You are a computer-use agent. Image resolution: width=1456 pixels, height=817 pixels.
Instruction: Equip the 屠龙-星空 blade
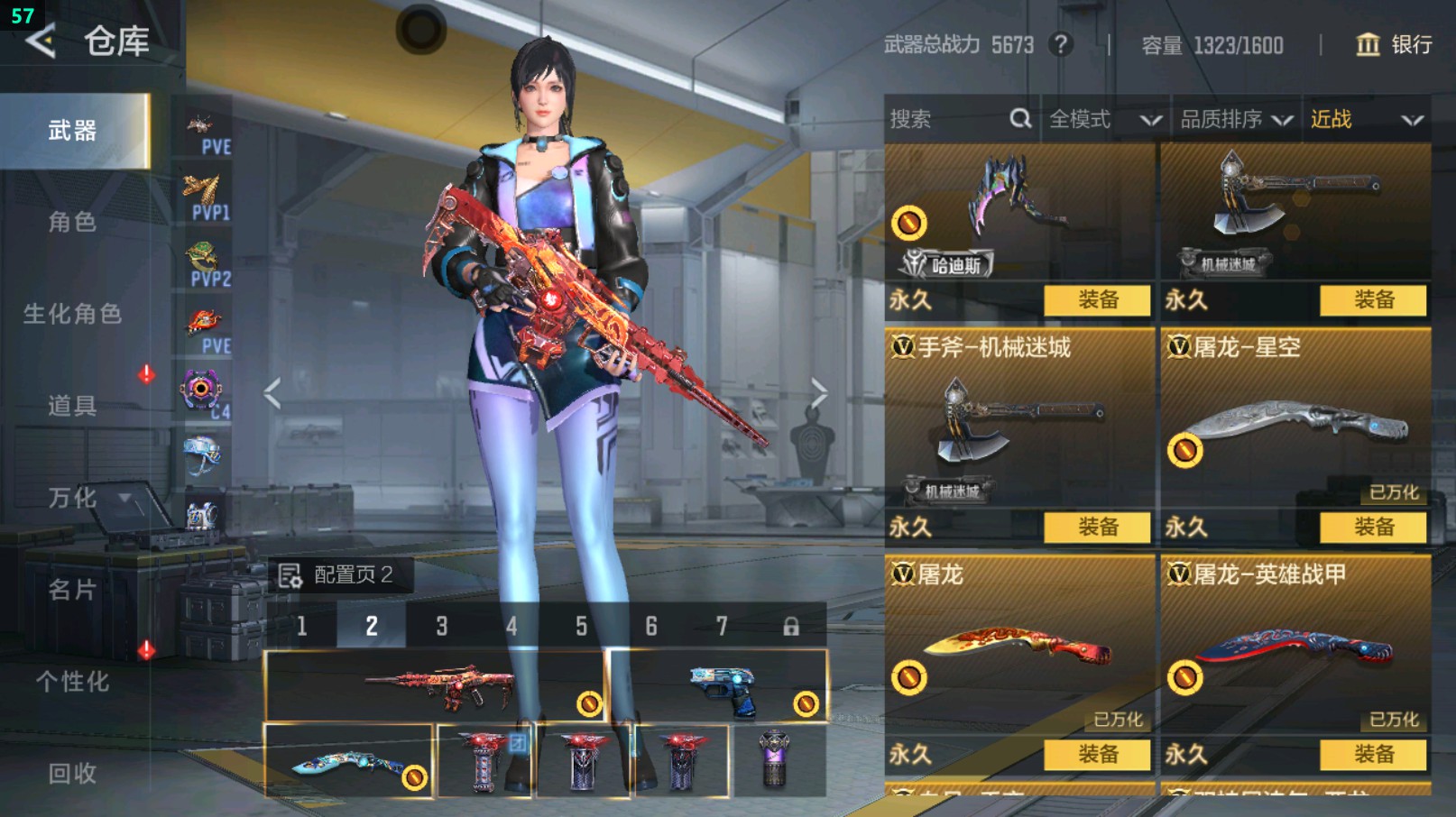point(1373,527)
